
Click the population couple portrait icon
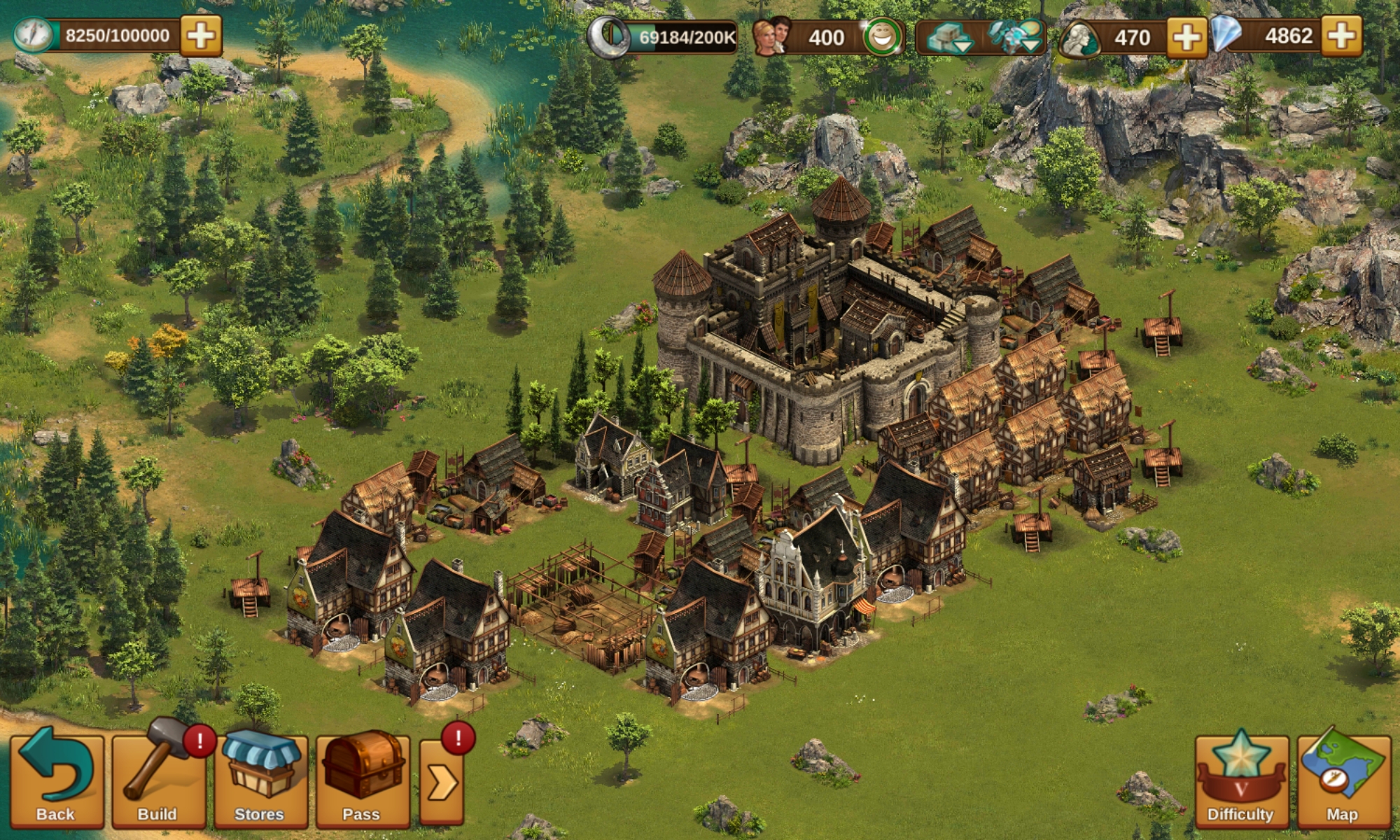tap(771, 36)
